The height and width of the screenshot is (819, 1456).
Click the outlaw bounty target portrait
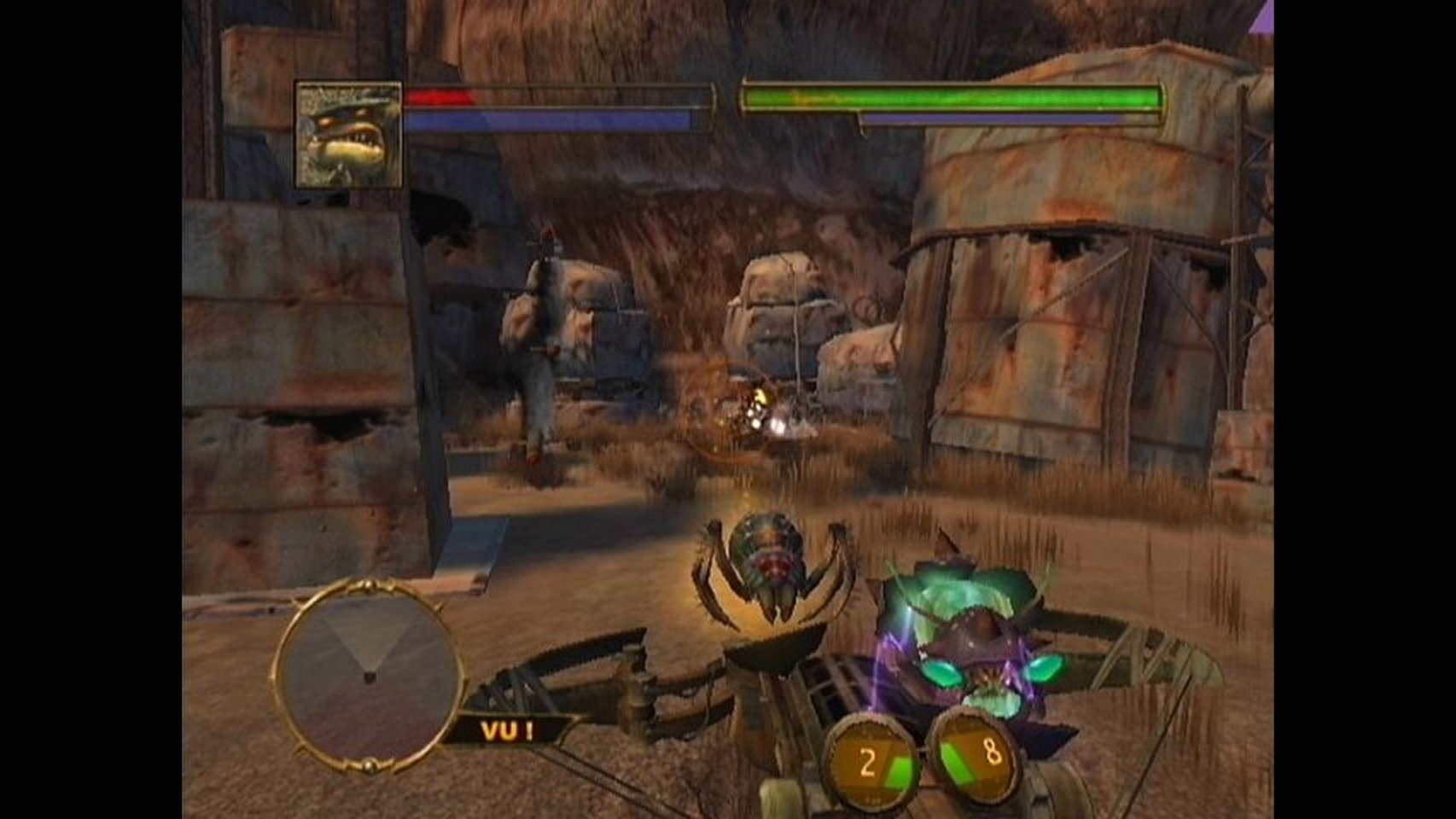pyautogui.click(x=348, y=134)
